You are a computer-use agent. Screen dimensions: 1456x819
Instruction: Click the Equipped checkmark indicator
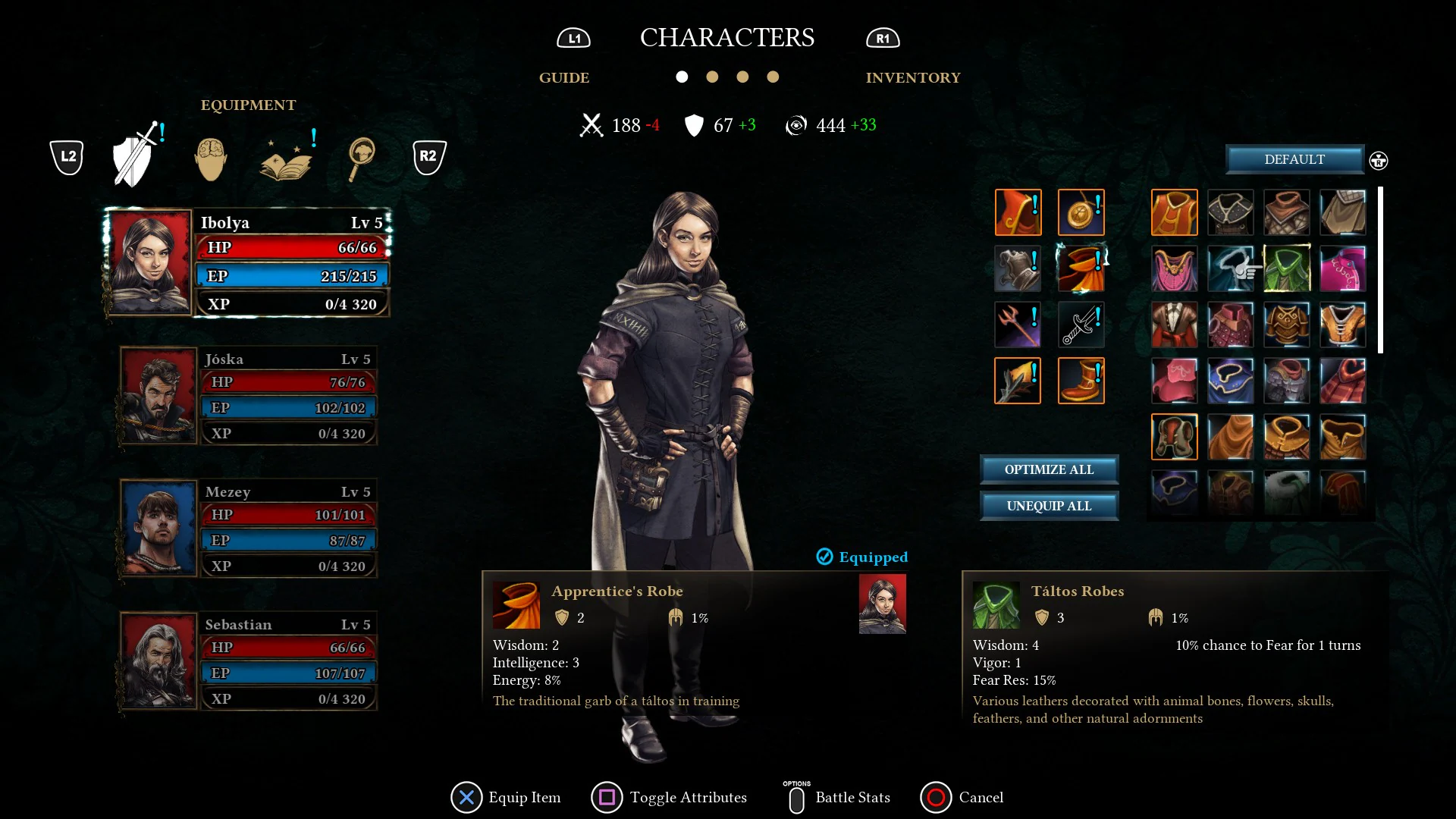click(x=825, y=557)
